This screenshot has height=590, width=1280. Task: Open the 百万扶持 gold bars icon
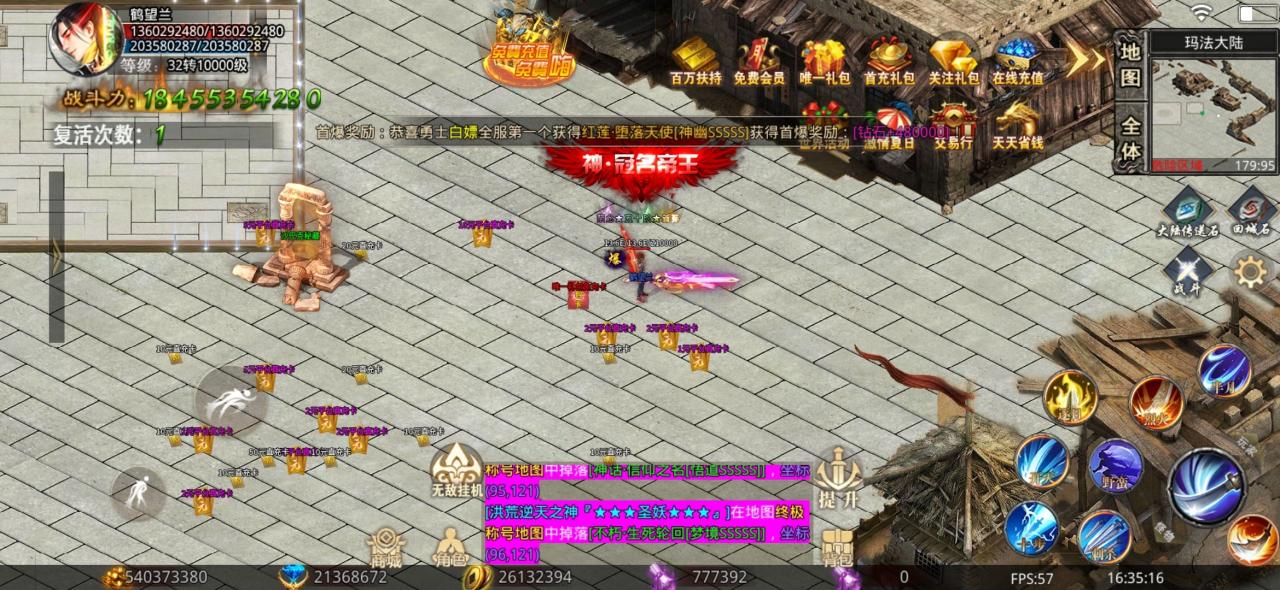tap(695, 59)
